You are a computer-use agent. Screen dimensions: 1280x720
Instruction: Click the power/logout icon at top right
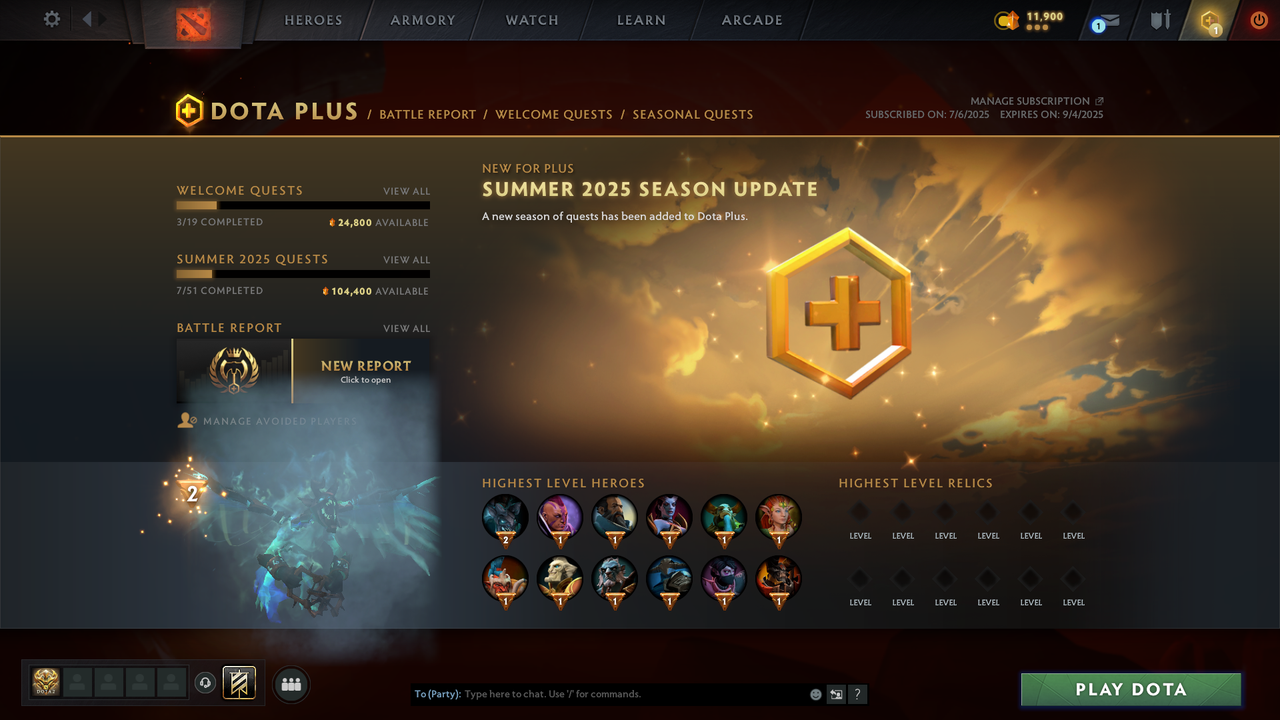point(1258,19)
